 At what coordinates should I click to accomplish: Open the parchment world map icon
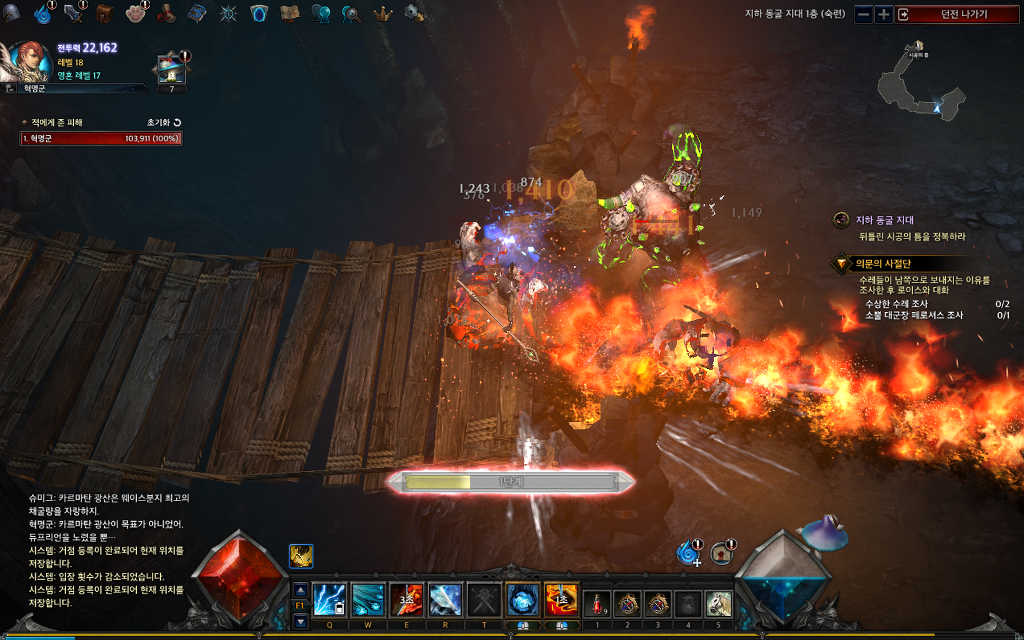click(290, 13)
